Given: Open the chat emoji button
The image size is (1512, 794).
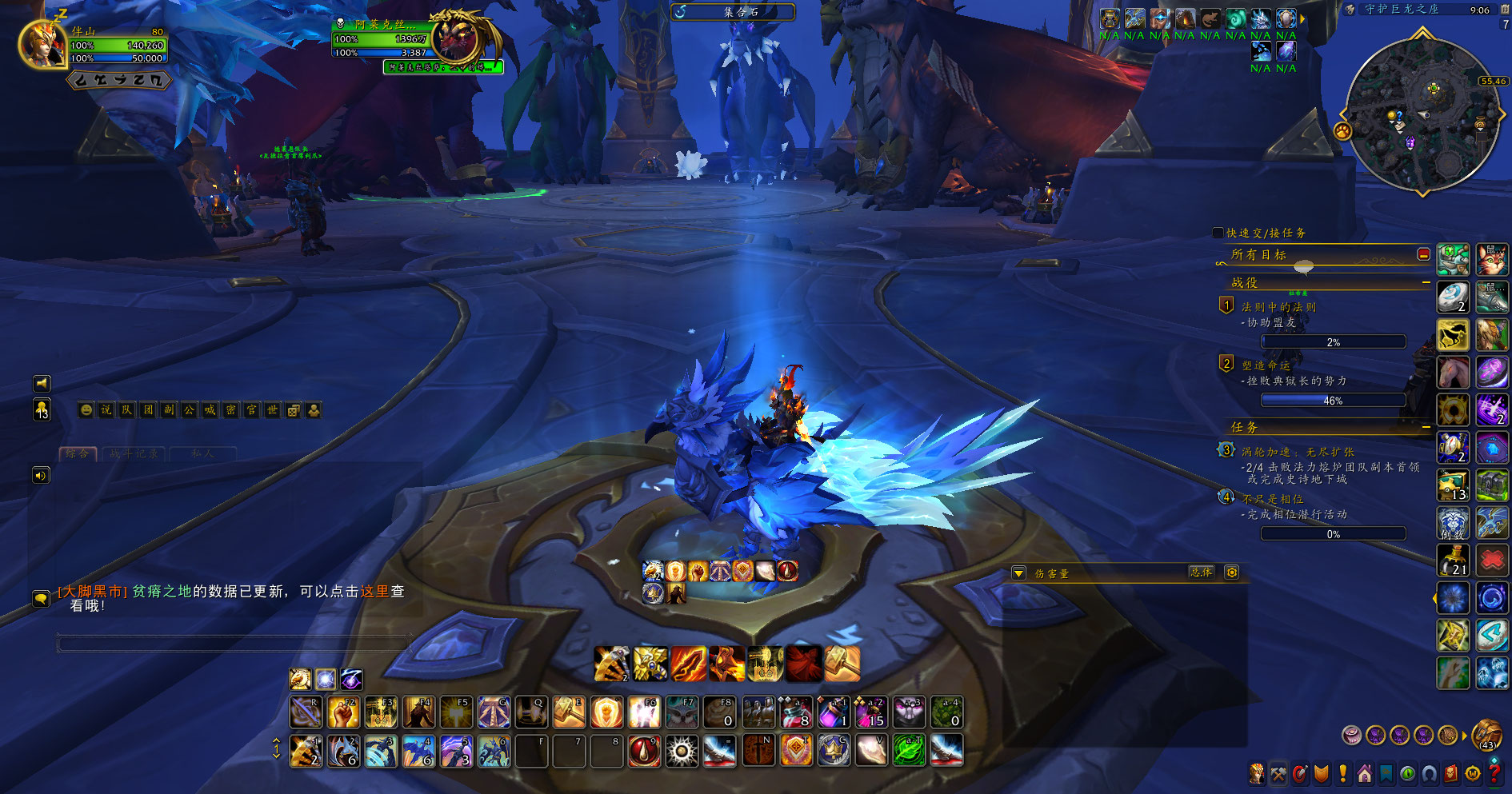Looking at the screenshot, I should [x=86, y=410].
